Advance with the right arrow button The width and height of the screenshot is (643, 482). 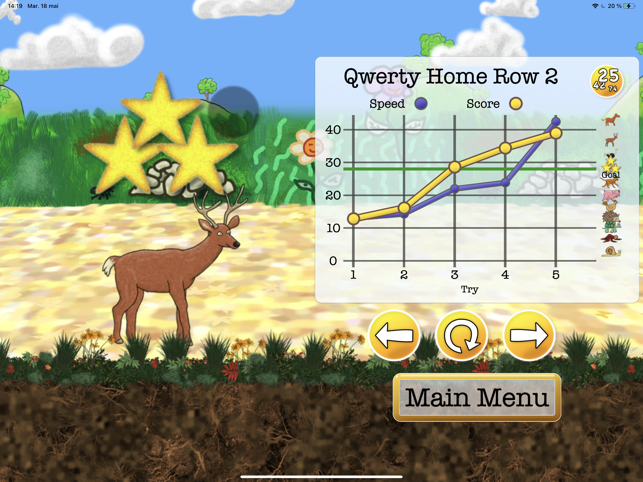pos(528,336)
